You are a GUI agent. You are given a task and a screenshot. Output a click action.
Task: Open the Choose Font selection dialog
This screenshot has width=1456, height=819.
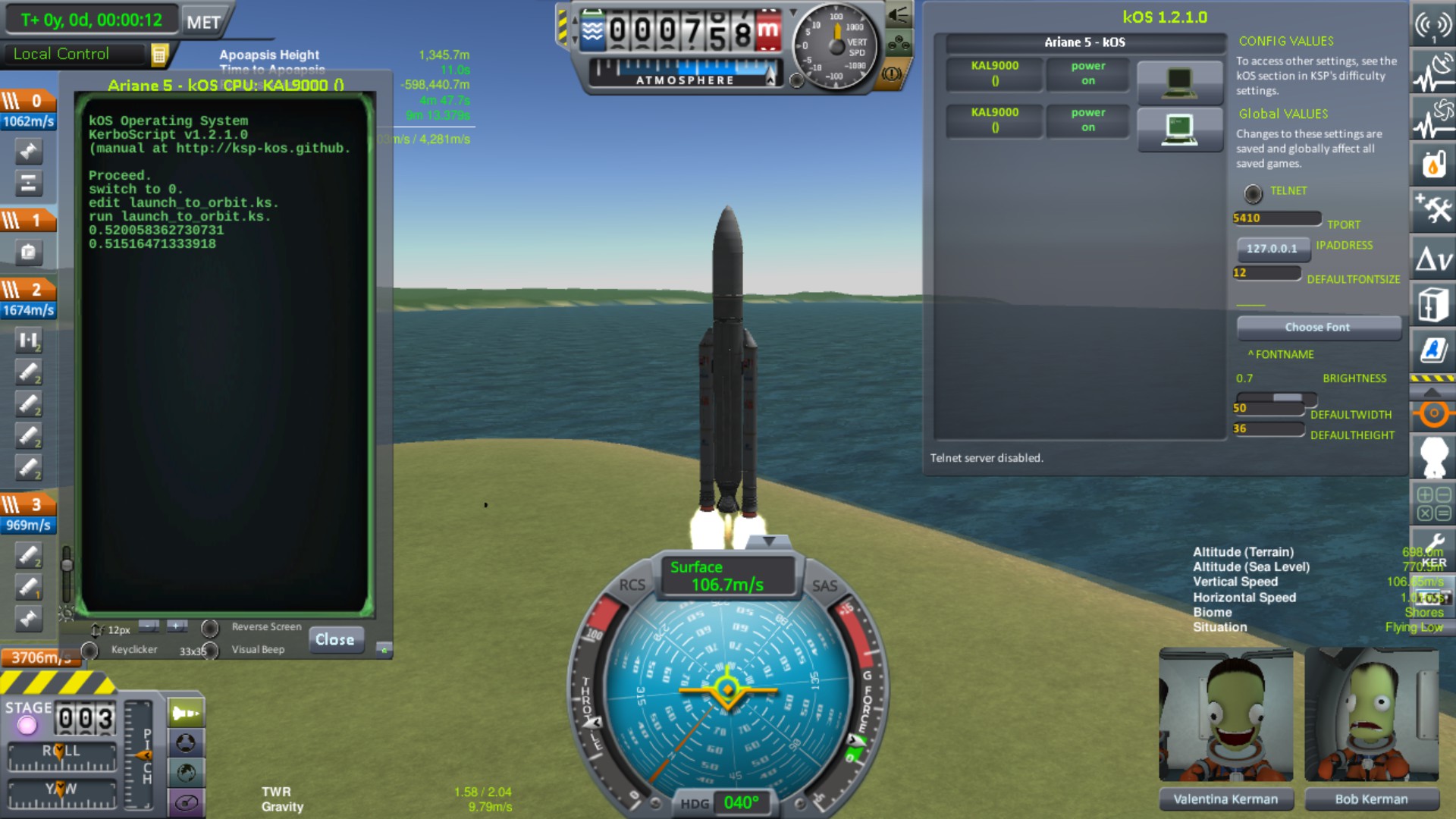(x=1318, y=327)
